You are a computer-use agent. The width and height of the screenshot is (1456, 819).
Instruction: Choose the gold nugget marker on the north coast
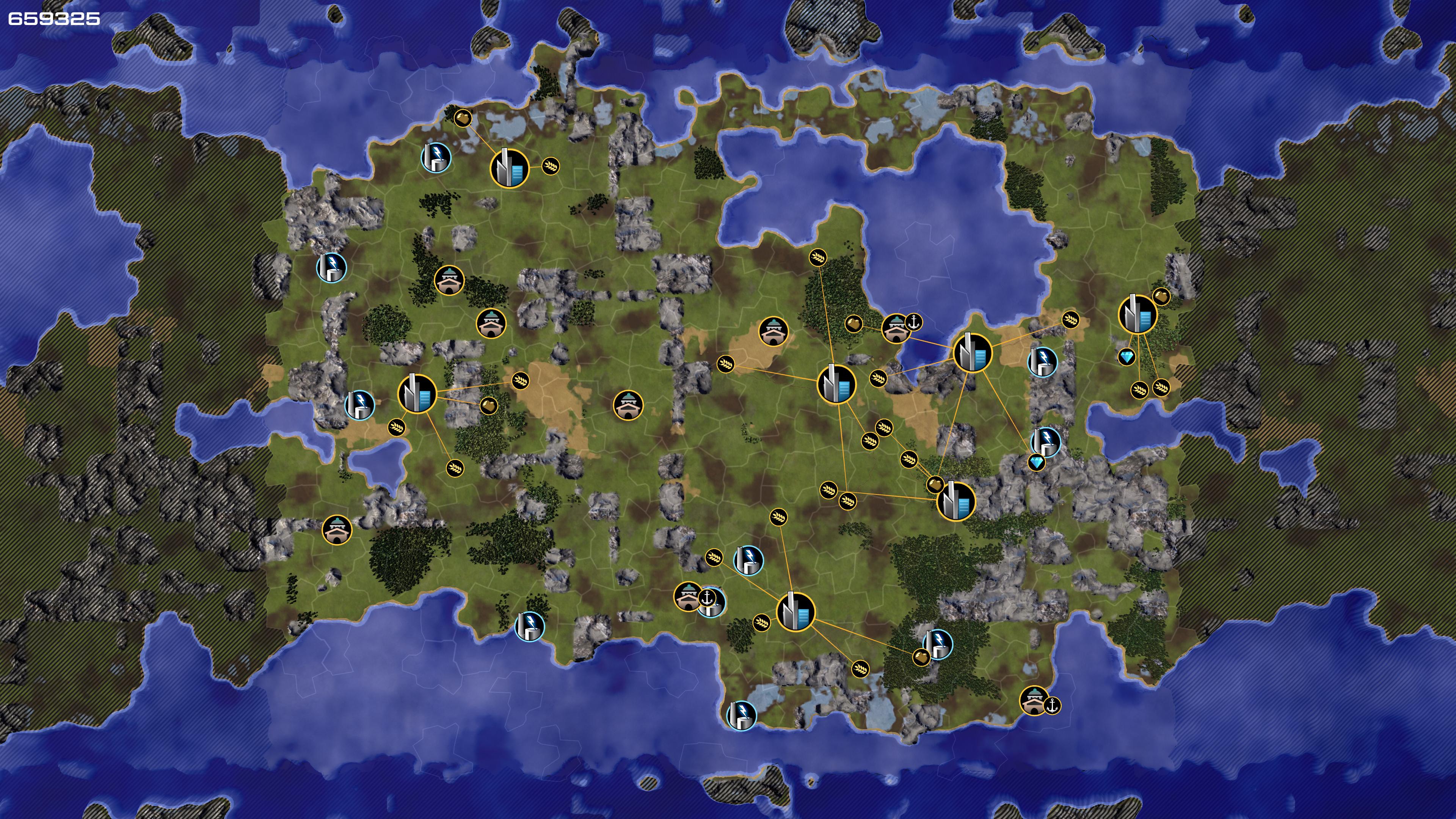click(462, 118)
